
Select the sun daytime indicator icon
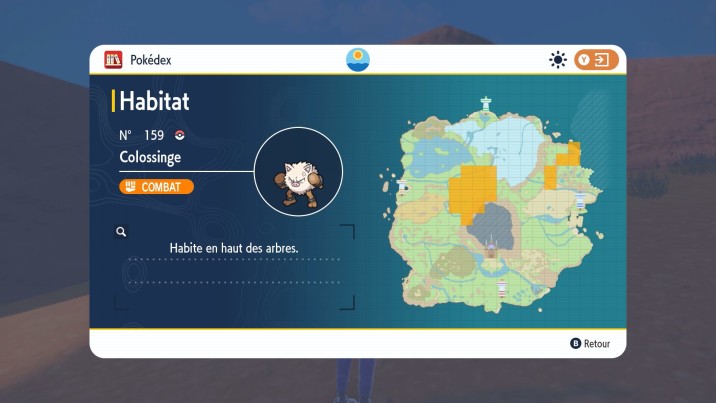tap(558, 60)
